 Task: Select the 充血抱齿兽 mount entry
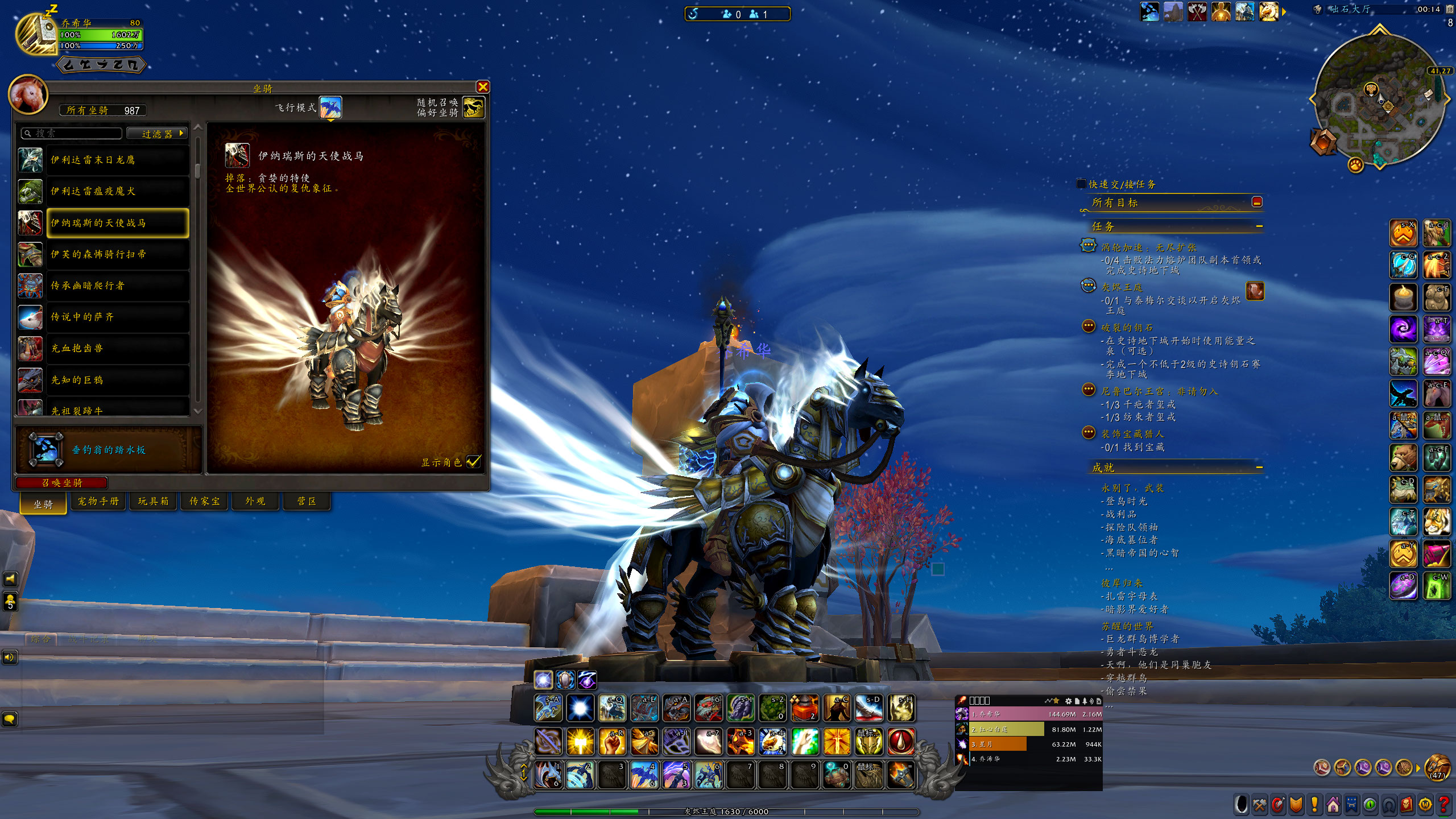coord(104,348)
